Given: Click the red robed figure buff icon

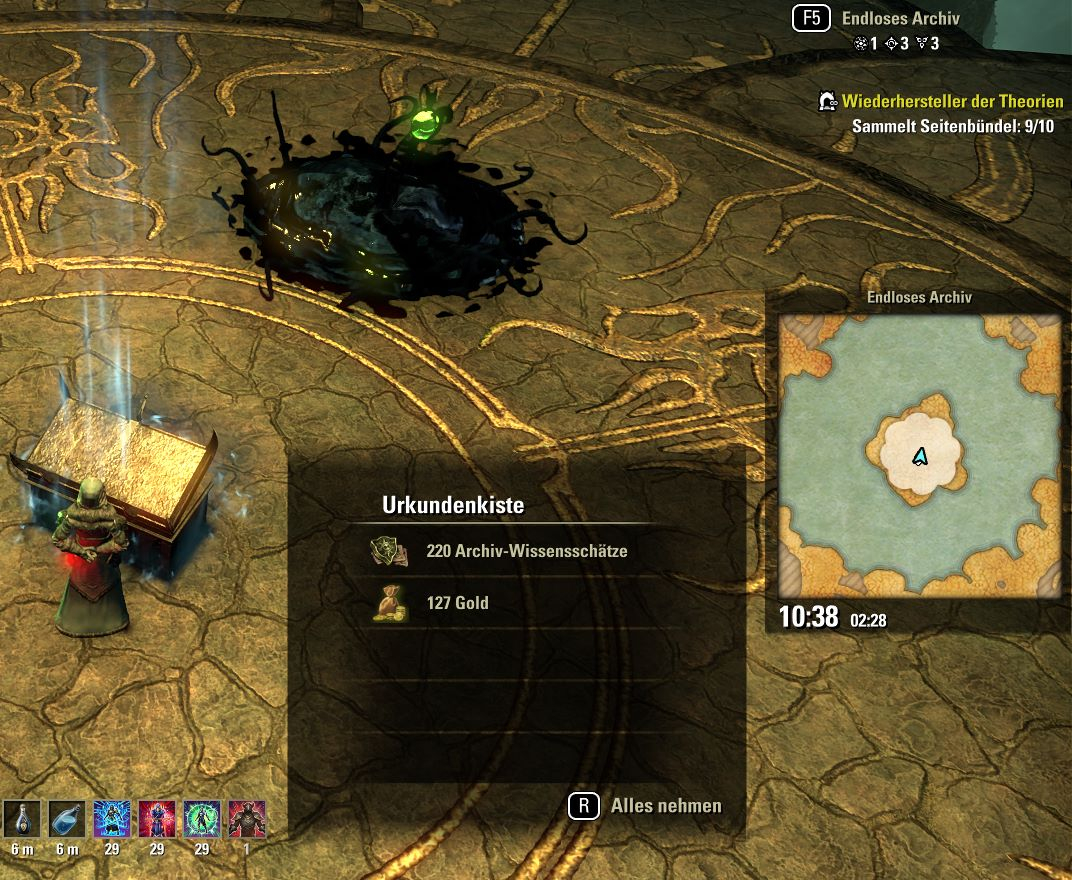Looking at the screenshot, I should point(157,819).
